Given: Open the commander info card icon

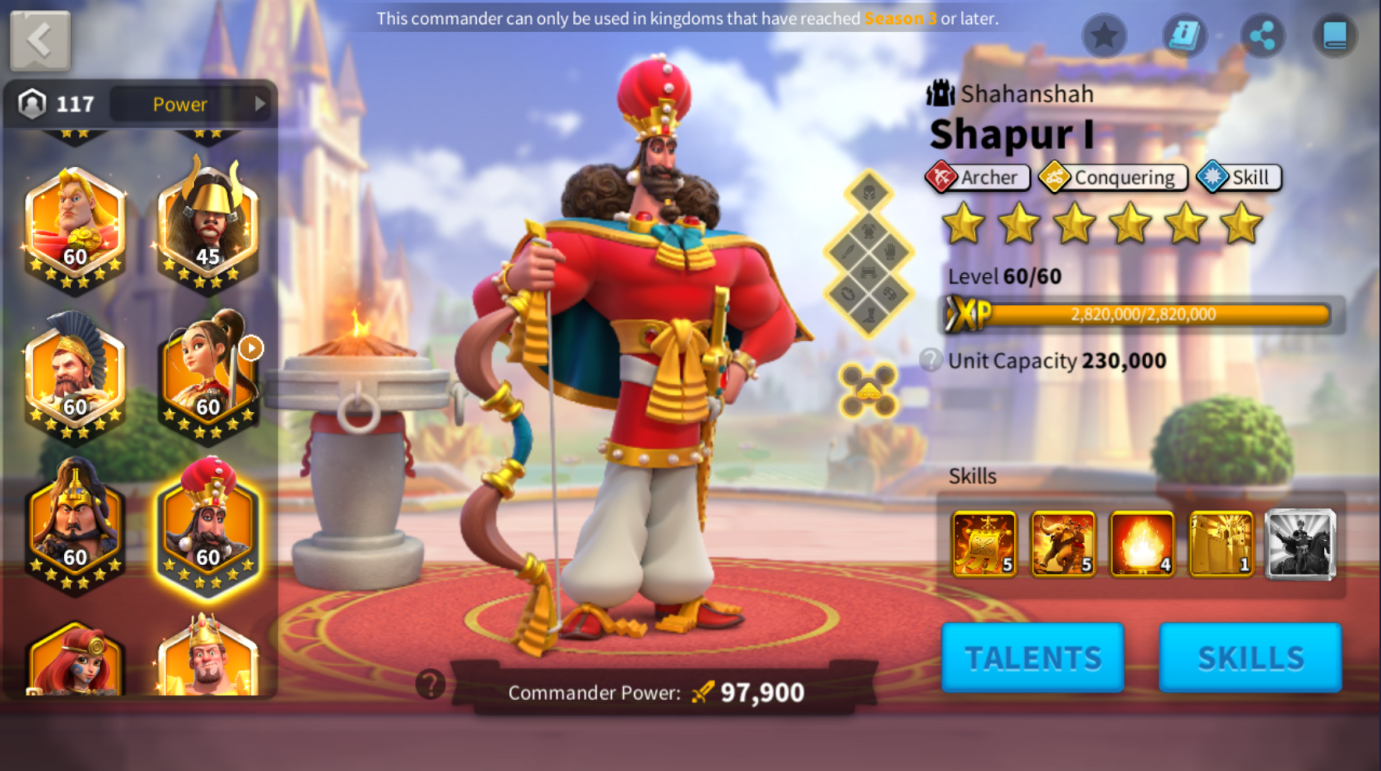Looking at the screenshot, I should (1184, 37).
